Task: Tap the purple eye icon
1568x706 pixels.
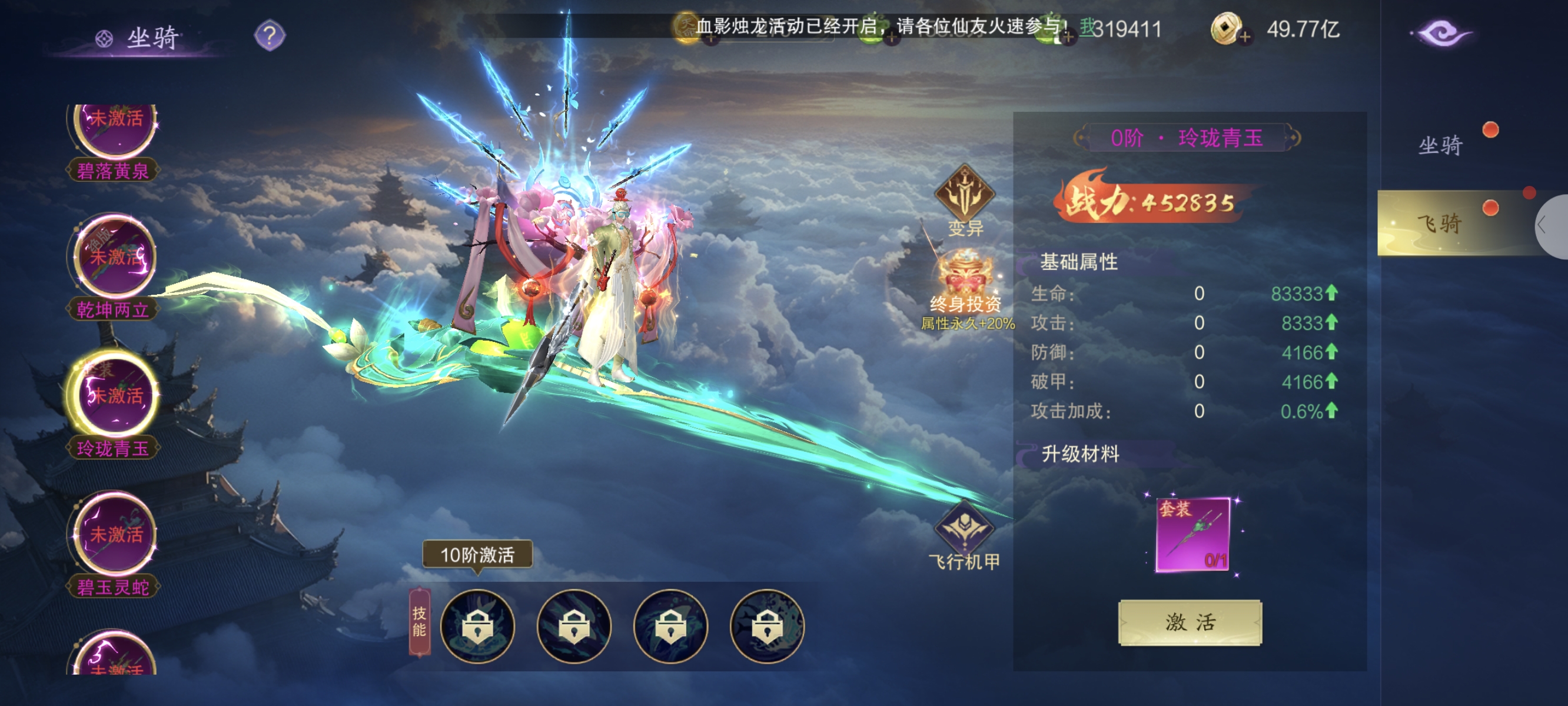Action: coord(1441,33)
